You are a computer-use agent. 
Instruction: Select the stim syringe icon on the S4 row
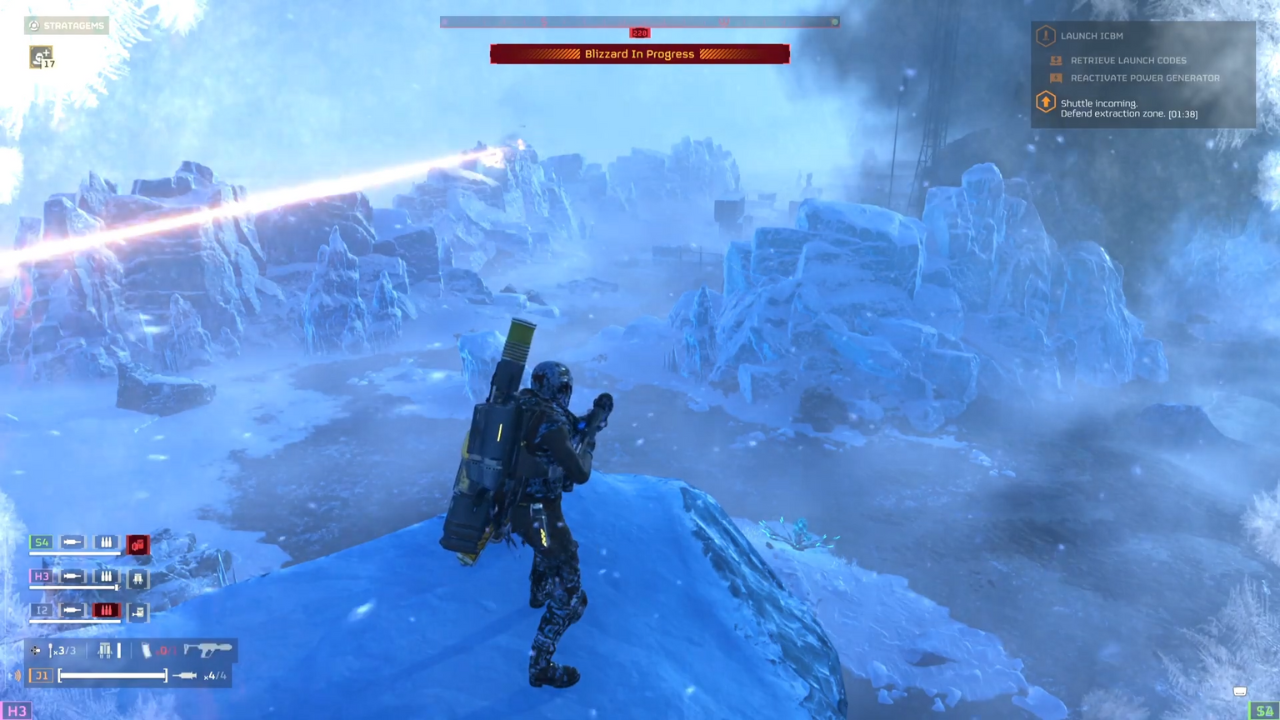pos(71,542)
